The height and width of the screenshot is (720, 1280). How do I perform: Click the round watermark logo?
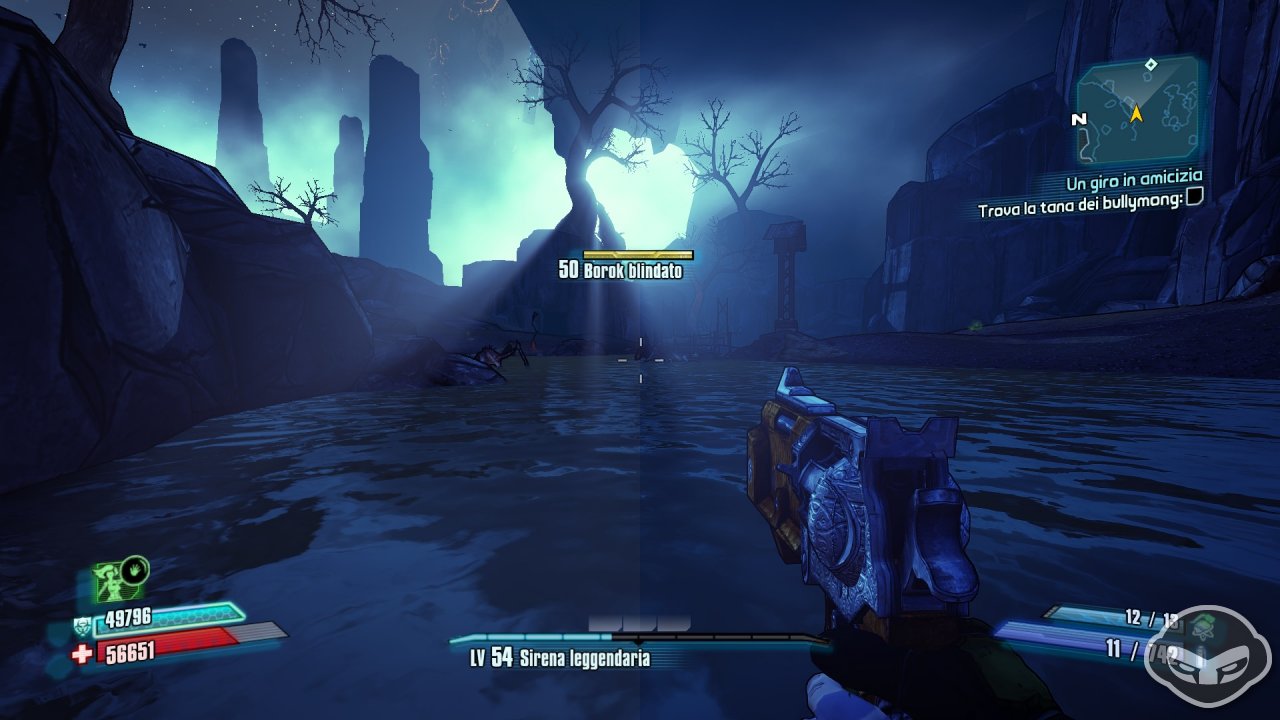[1209, 645]
